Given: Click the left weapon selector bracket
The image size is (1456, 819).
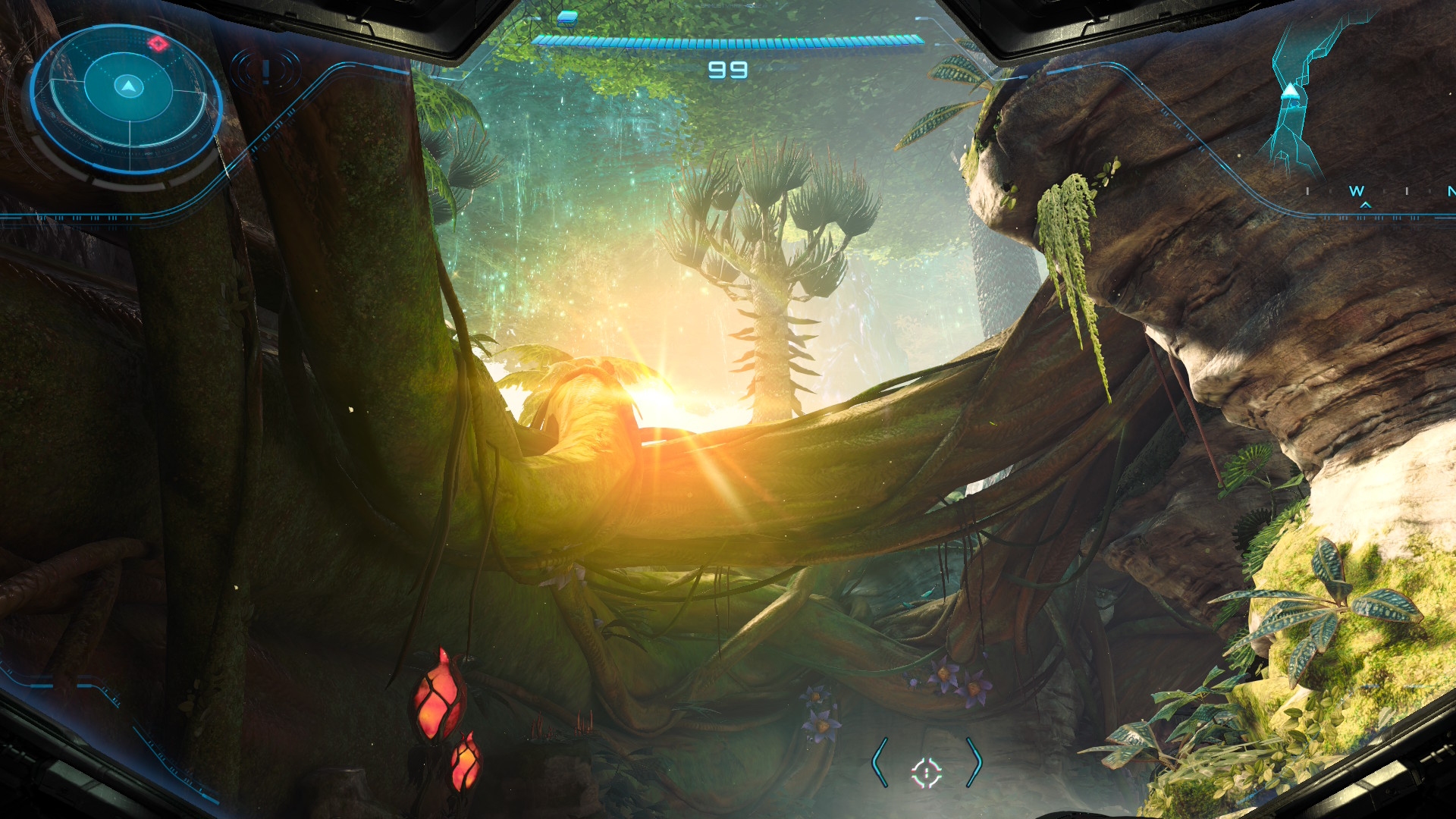Looking at the screenshot, I should coord(880,762).
